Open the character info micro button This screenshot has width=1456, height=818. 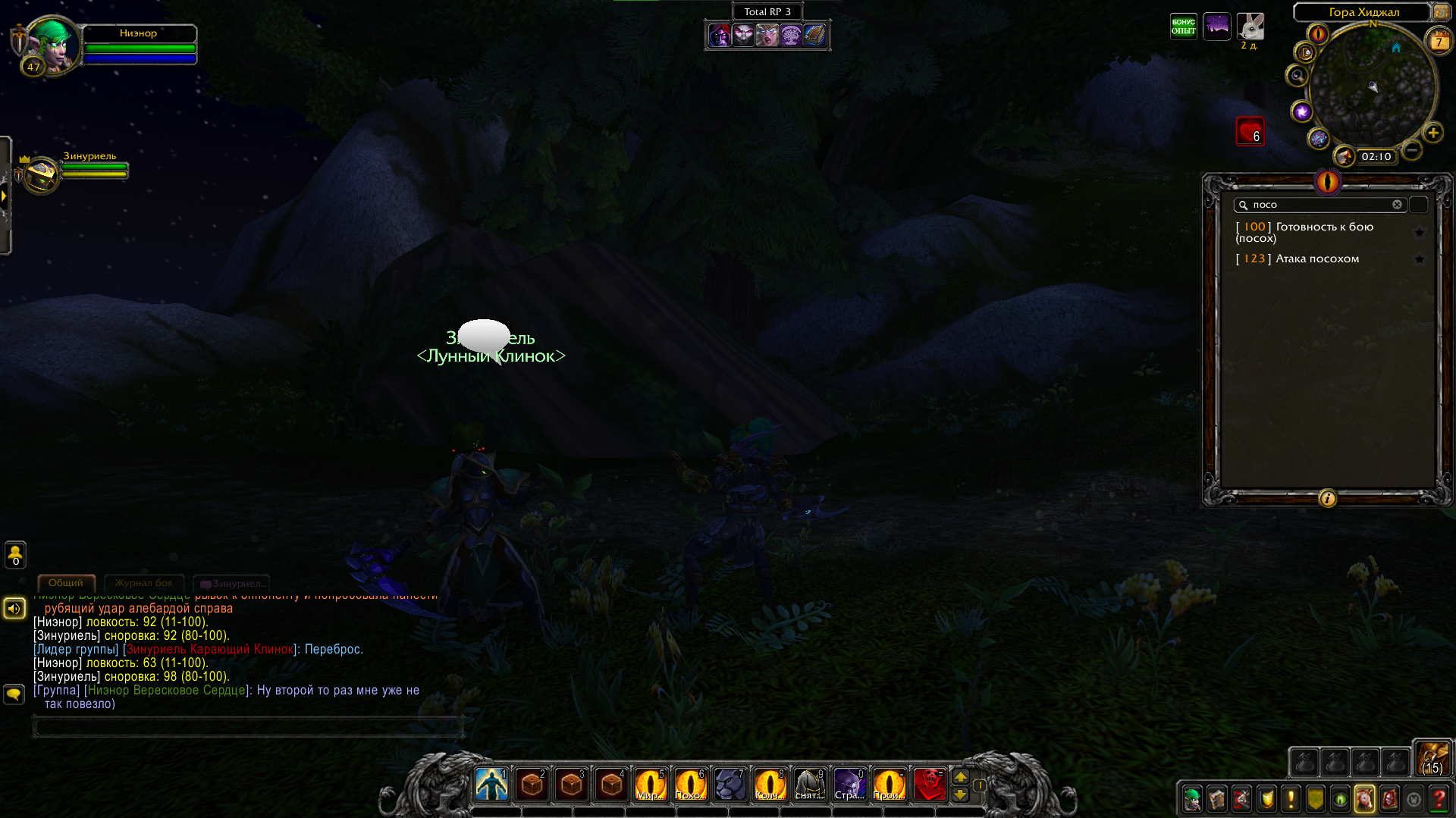pyautogui.click(x=1192, y=799)
